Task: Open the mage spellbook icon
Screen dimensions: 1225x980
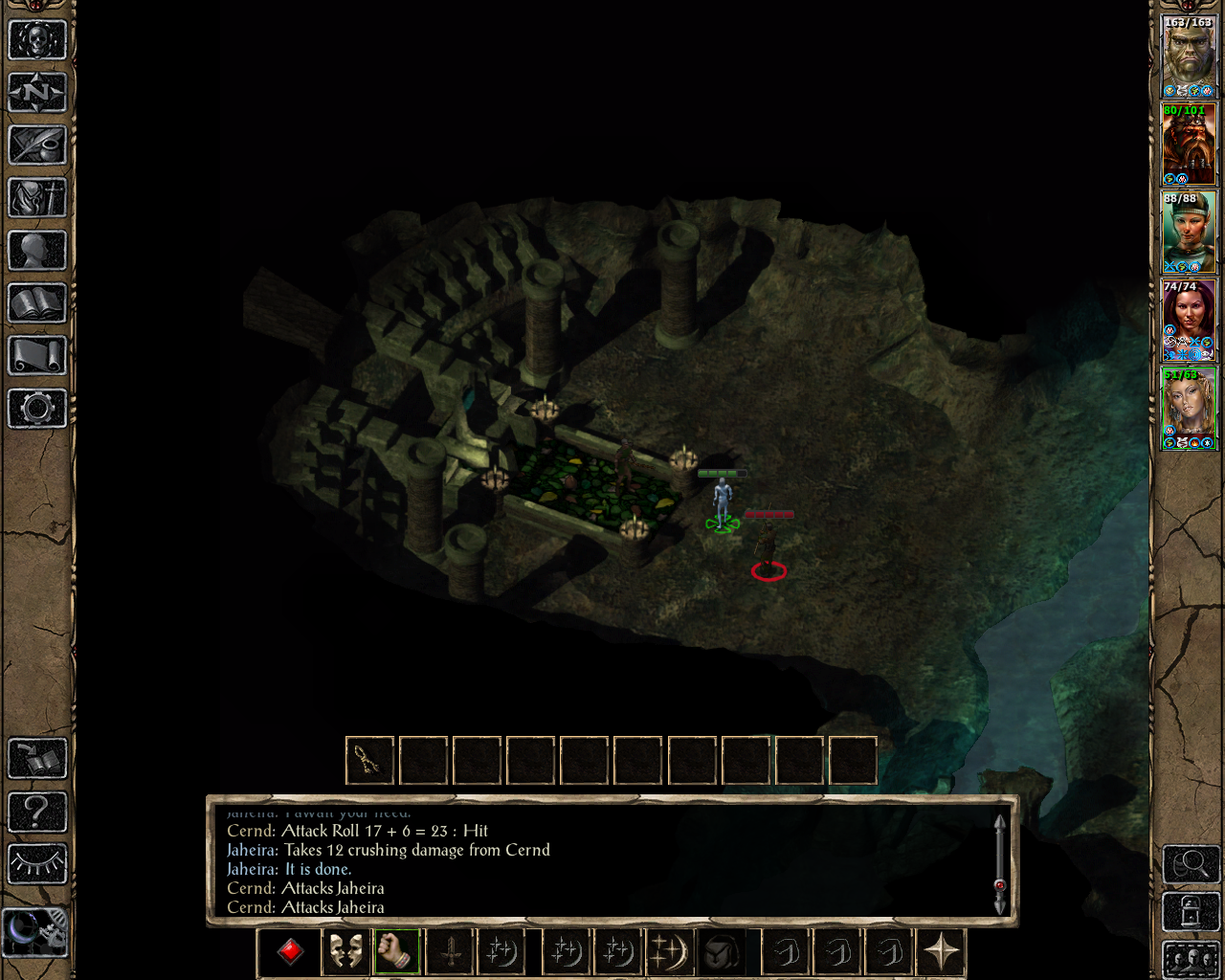Action: tap(37, 303)
